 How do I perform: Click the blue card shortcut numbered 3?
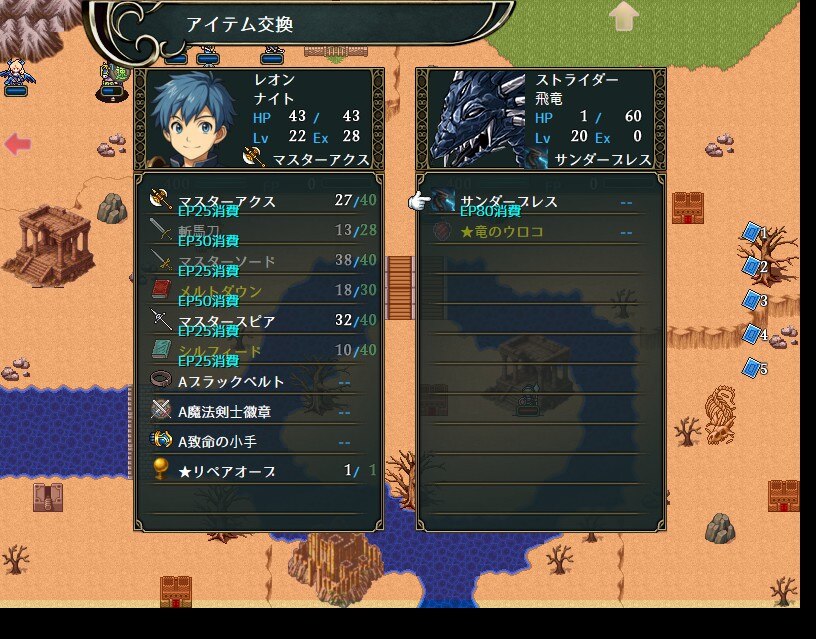tap(753, 300)
